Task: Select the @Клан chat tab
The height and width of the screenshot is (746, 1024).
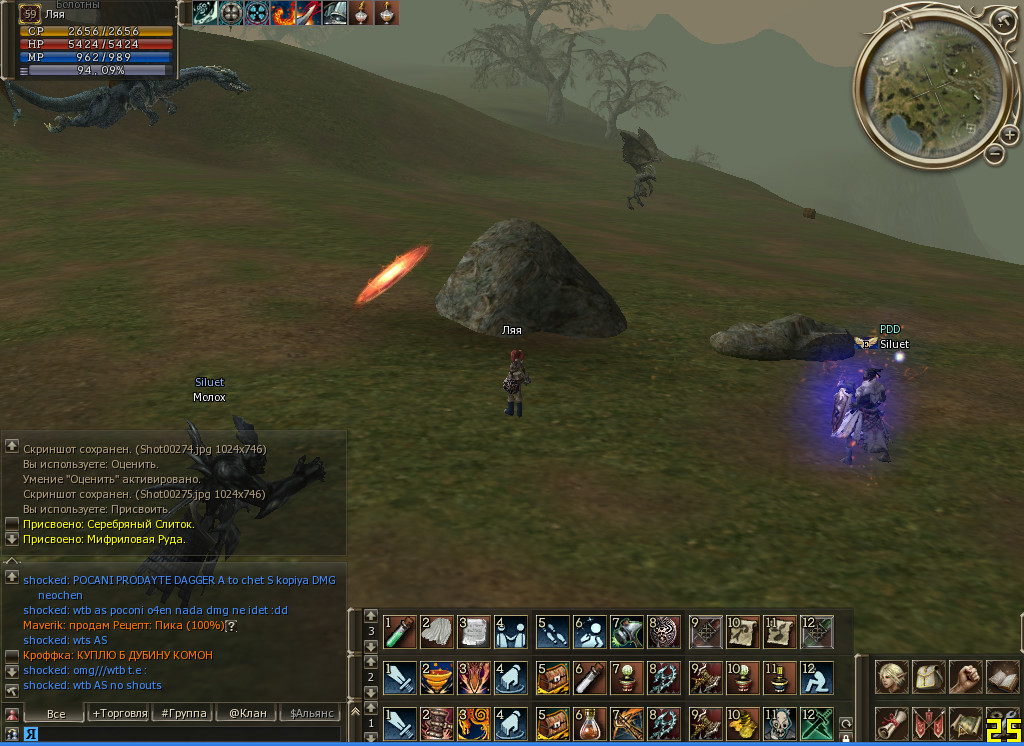Action: coord(247,713)
